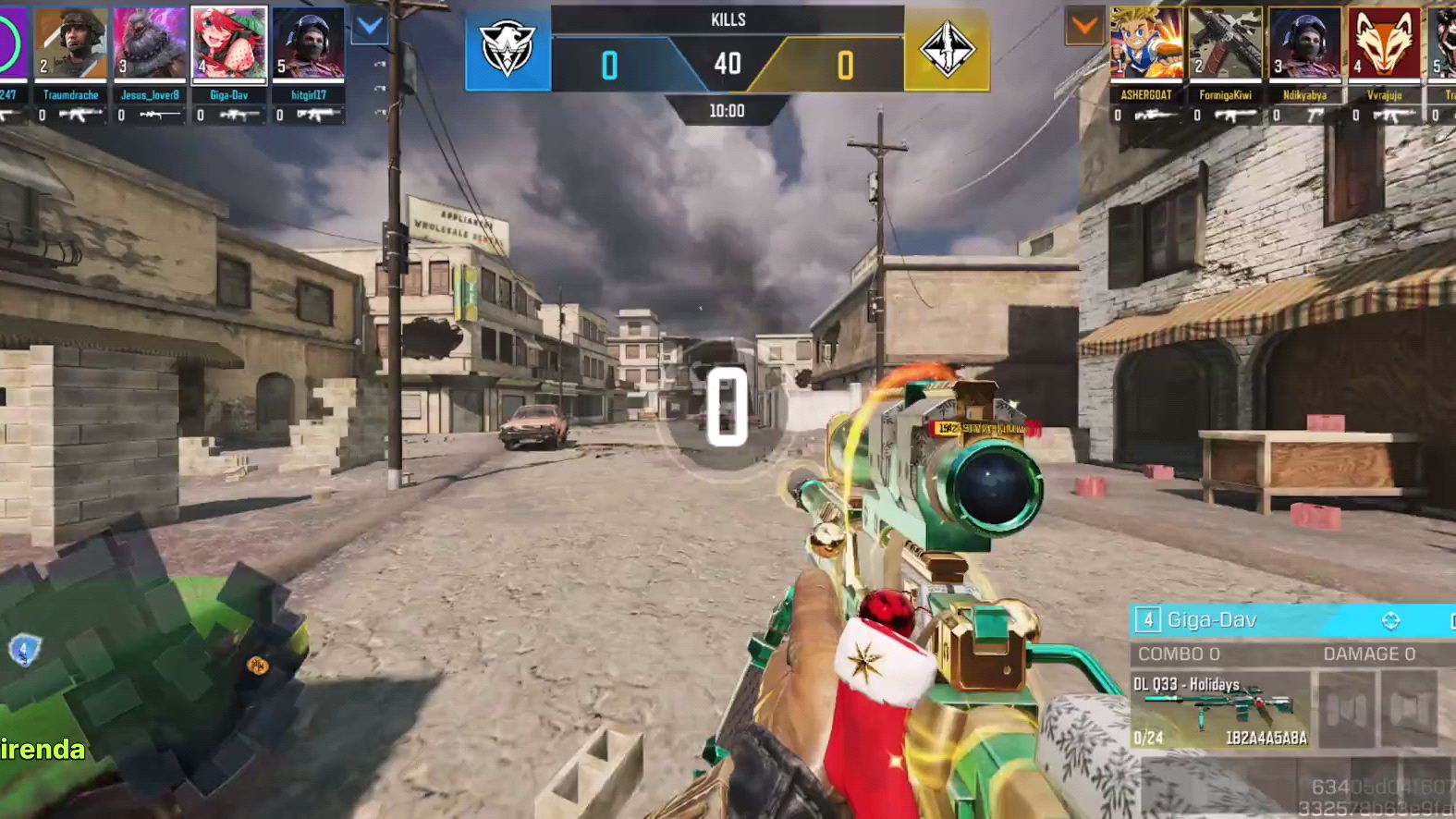Choose the Giga-Dav portrait in the team bar
1456x819 pixels.
point(229,44)
